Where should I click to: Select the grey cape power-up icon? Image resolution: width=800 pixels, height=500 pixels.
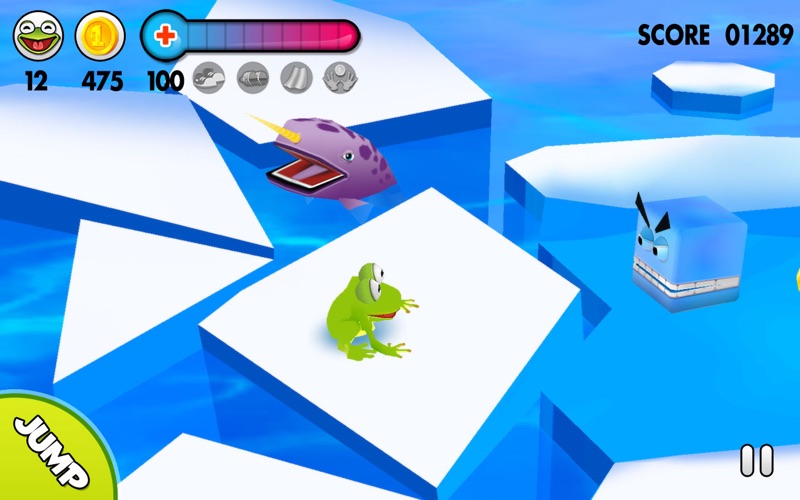(296, 77)
